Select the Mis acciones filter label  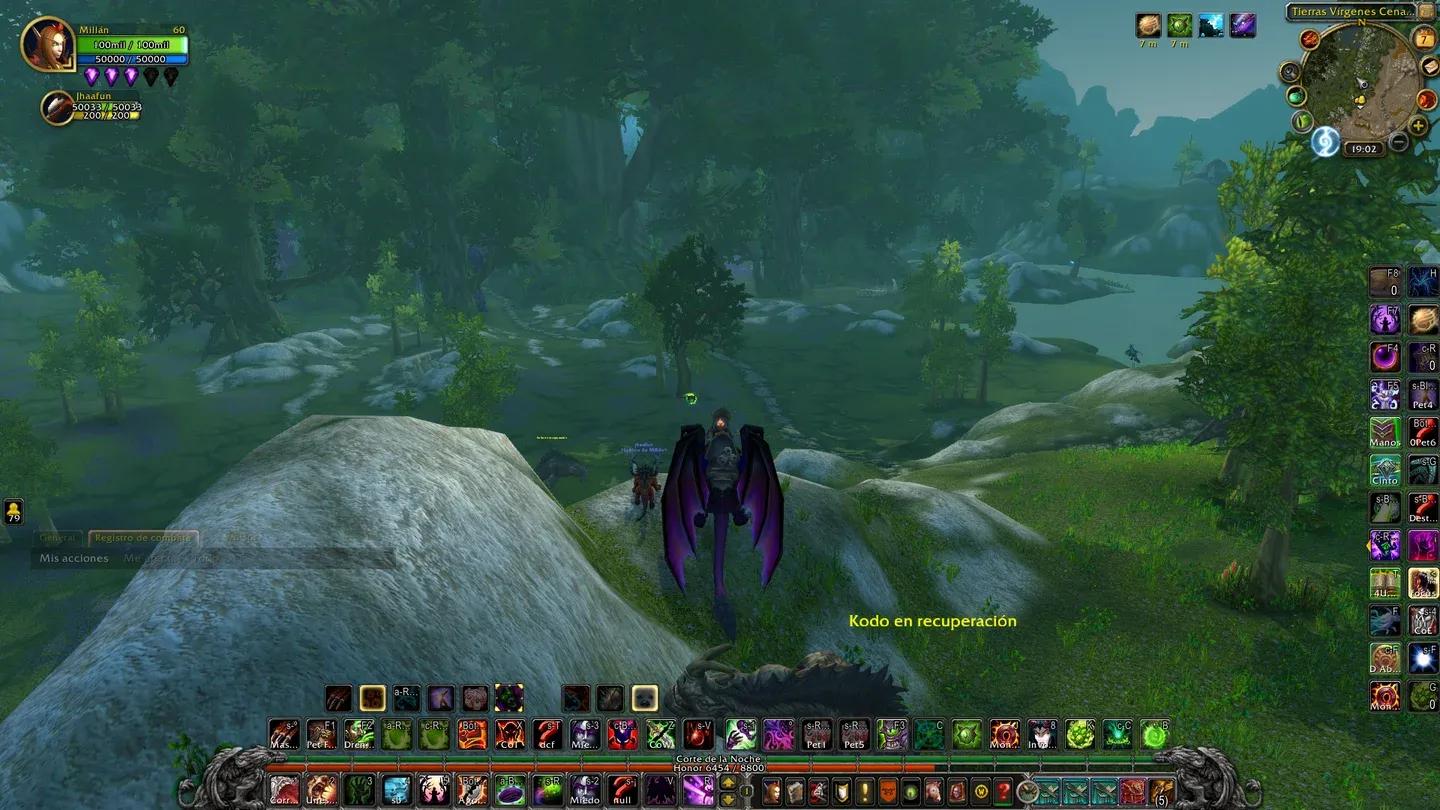(x=74, y=558)
